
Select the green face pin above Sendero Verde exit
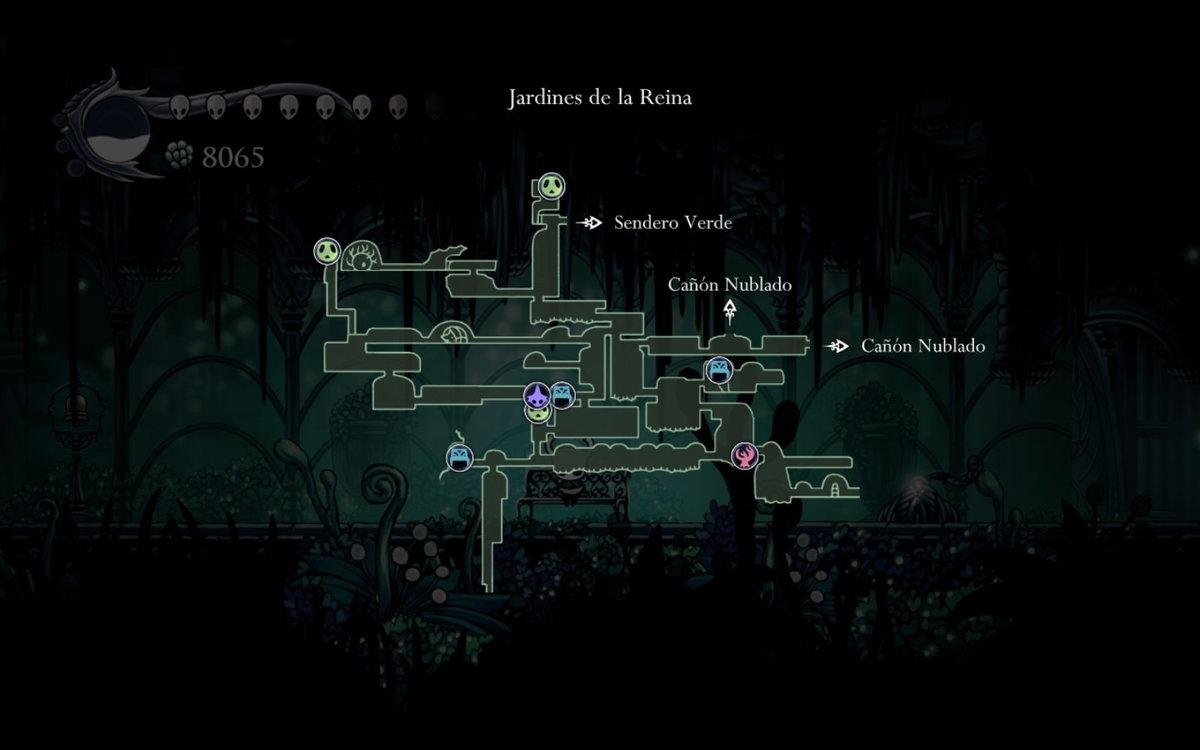coord(551,185)
